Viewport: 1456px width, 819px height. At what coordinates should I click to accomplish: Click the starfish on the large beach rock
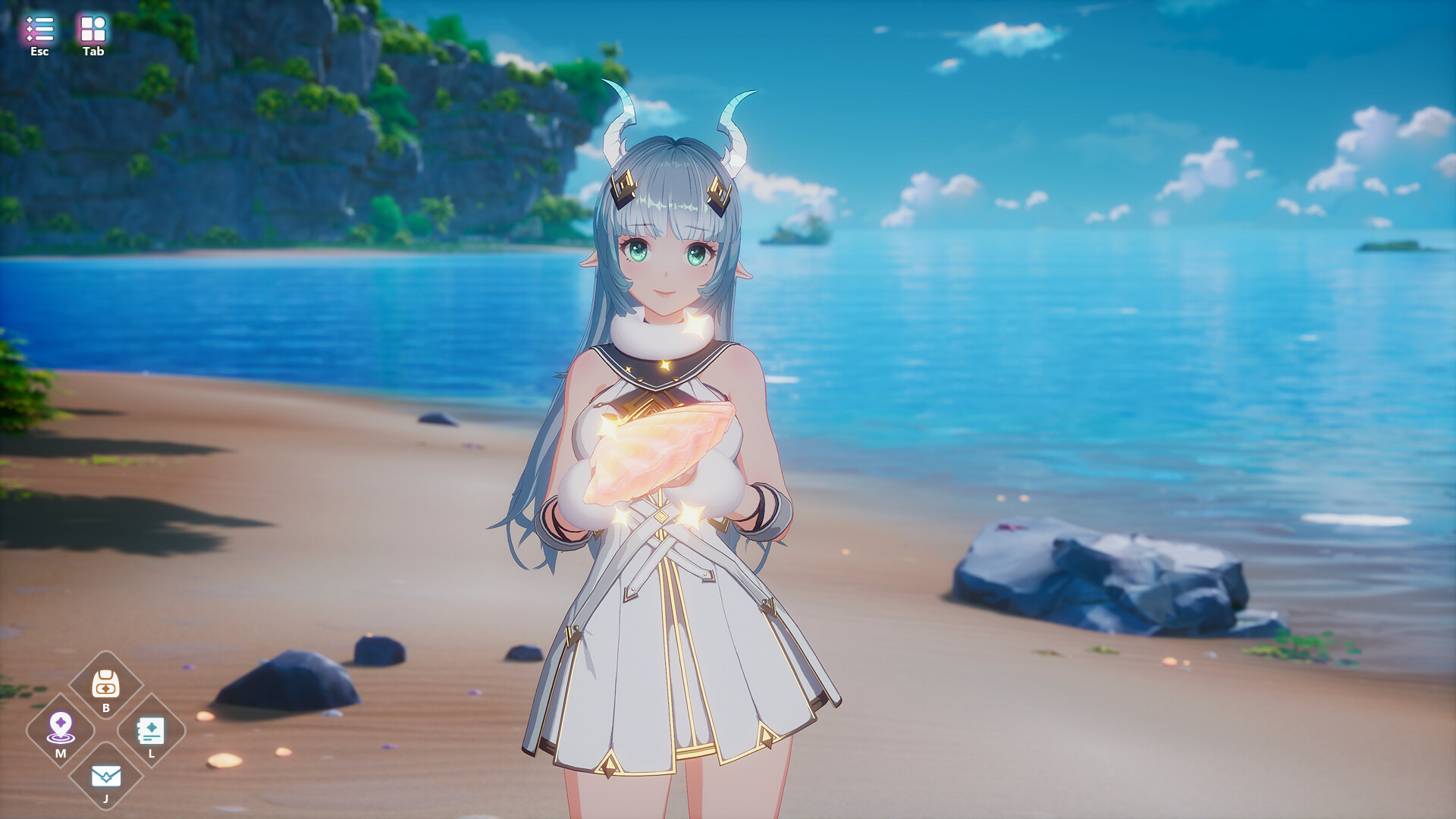[x=1012, y=527]
